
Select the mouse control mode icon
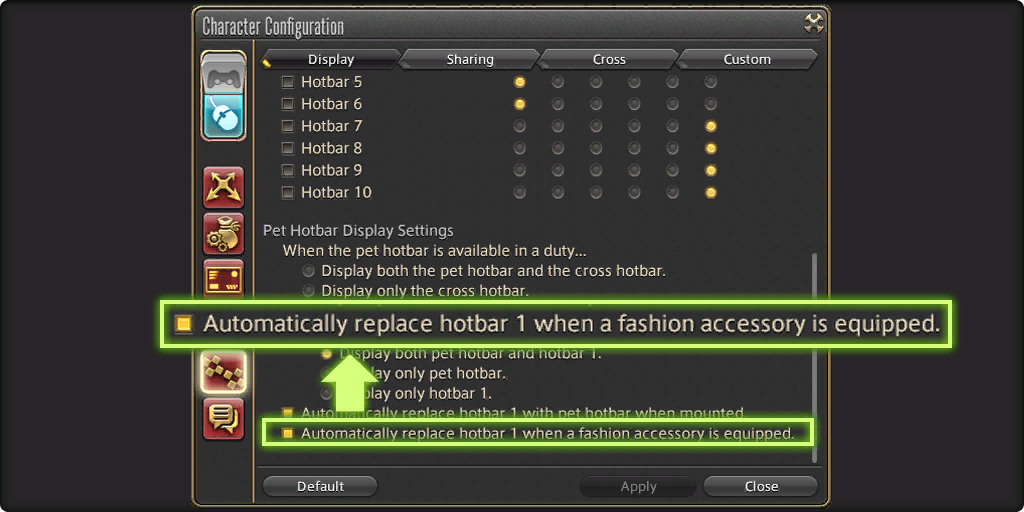click(223, 117)
